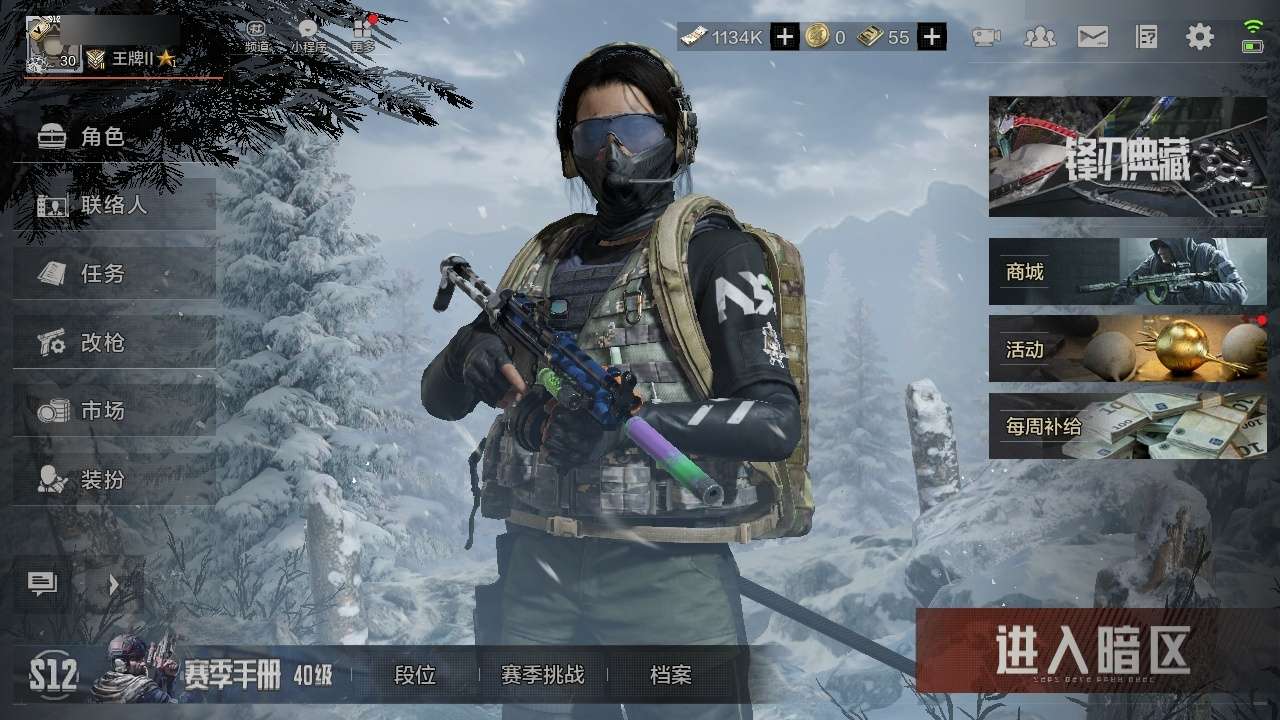This screenshot has width=1280, height=720.
Task: Open the 赛季挑战 season challenges tab
Action: (x=542, y=675)
